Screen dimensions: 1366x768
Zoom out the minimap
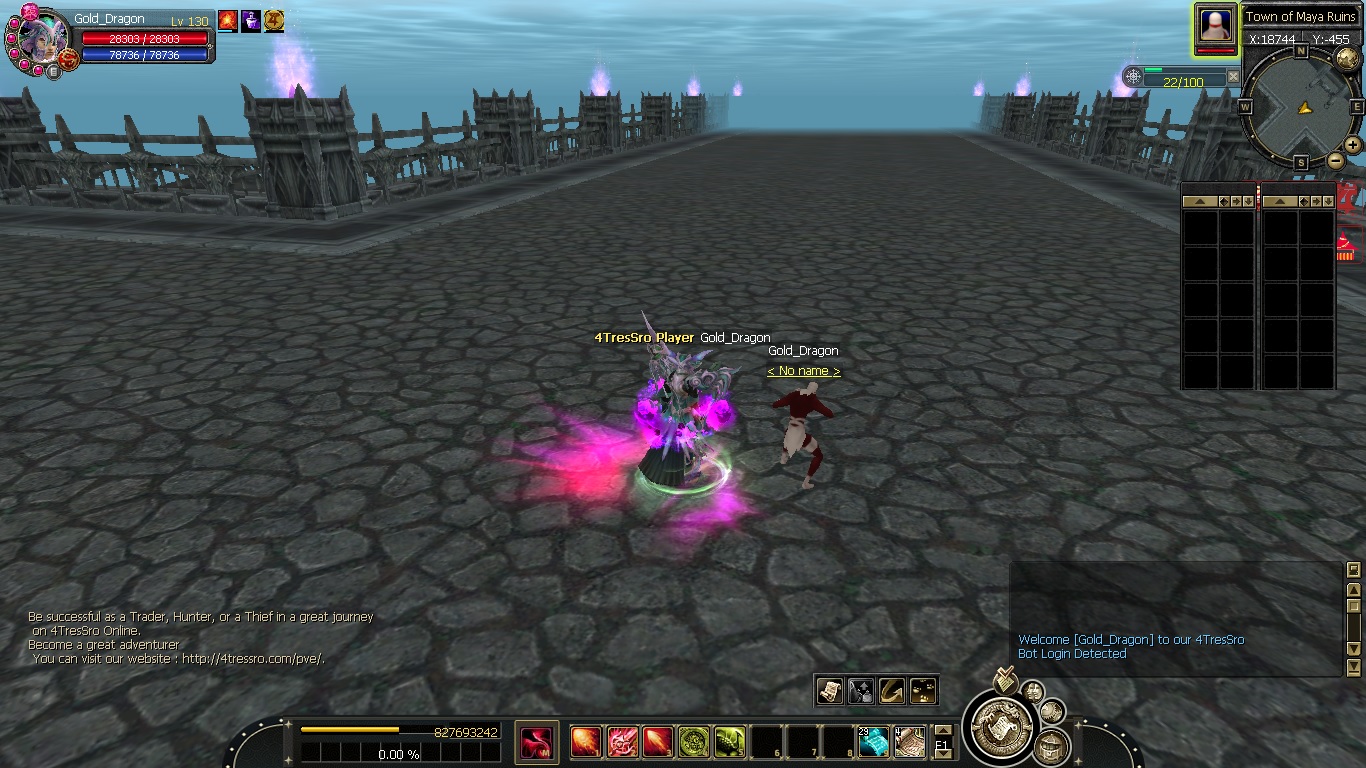coord(1335,161)
